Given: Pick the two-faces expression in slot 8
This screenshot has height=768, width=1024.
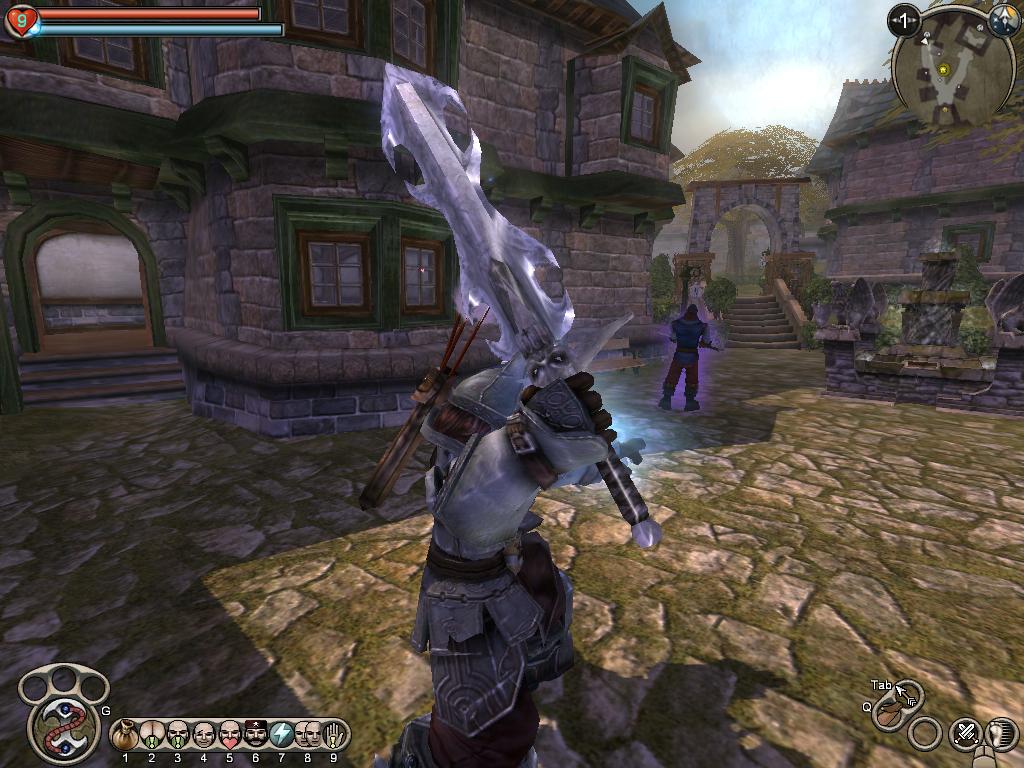Looking at the screenshot, I should (x=308, y=735).
